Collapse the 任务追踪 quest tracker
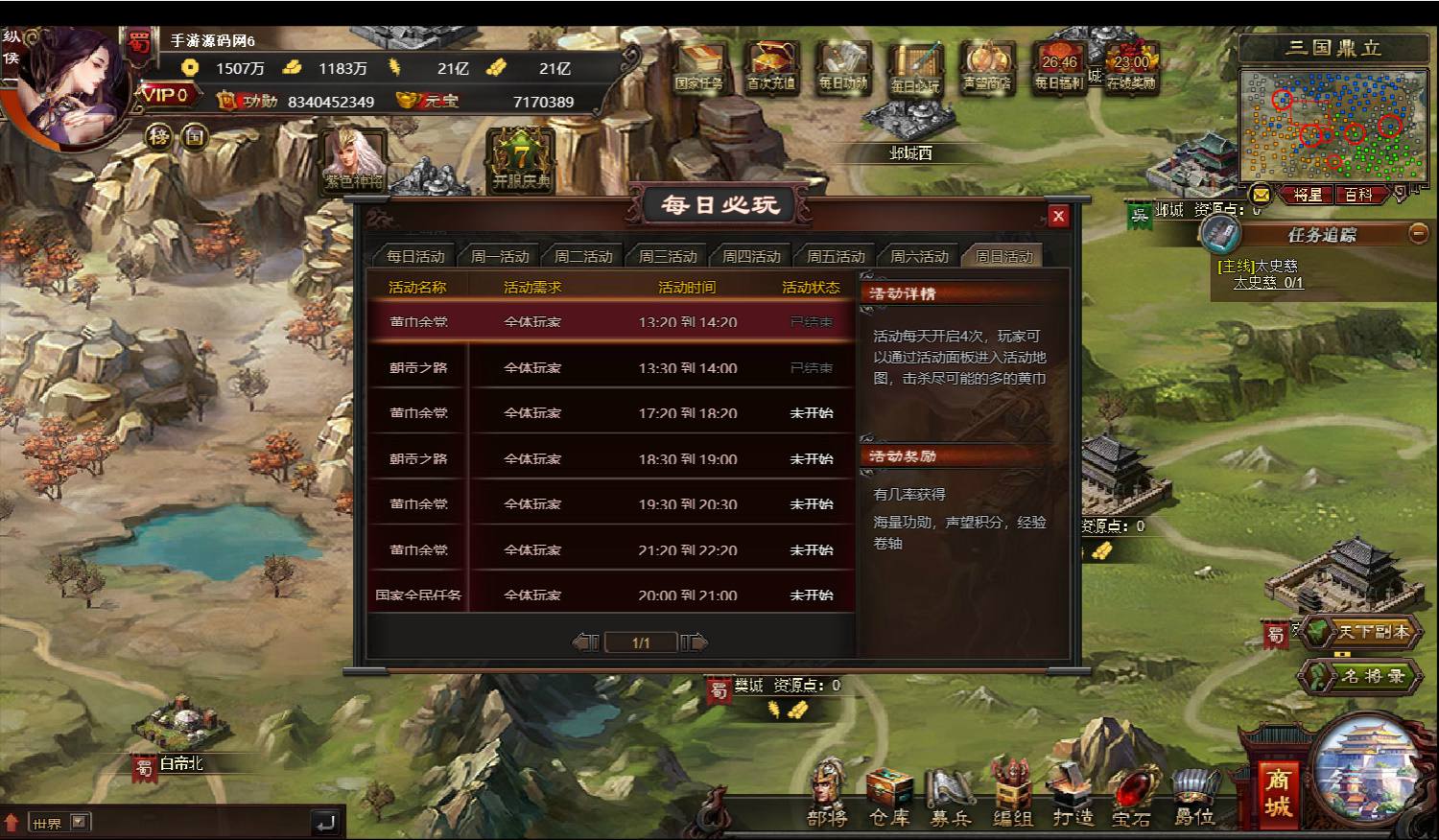1439x840 pixels. tap(1418, 233)
